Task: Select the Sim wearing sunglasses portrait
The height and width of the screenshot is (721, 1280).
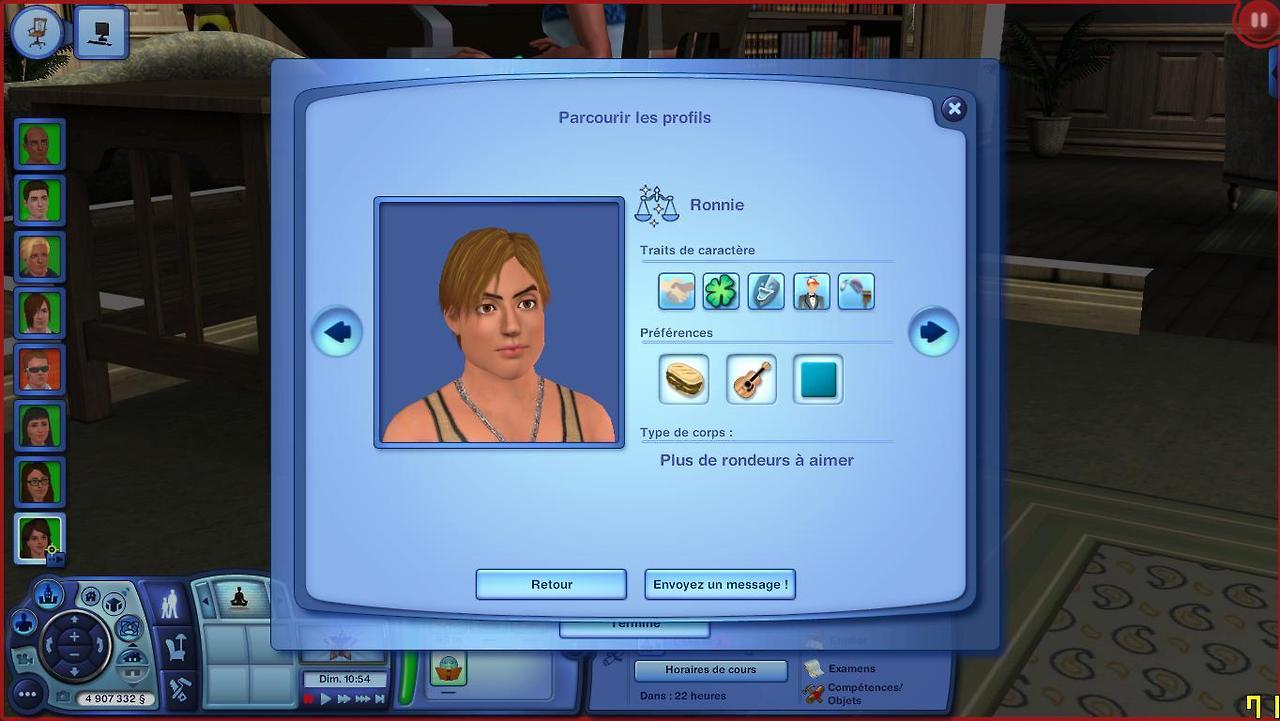Action: pos(40,369)
